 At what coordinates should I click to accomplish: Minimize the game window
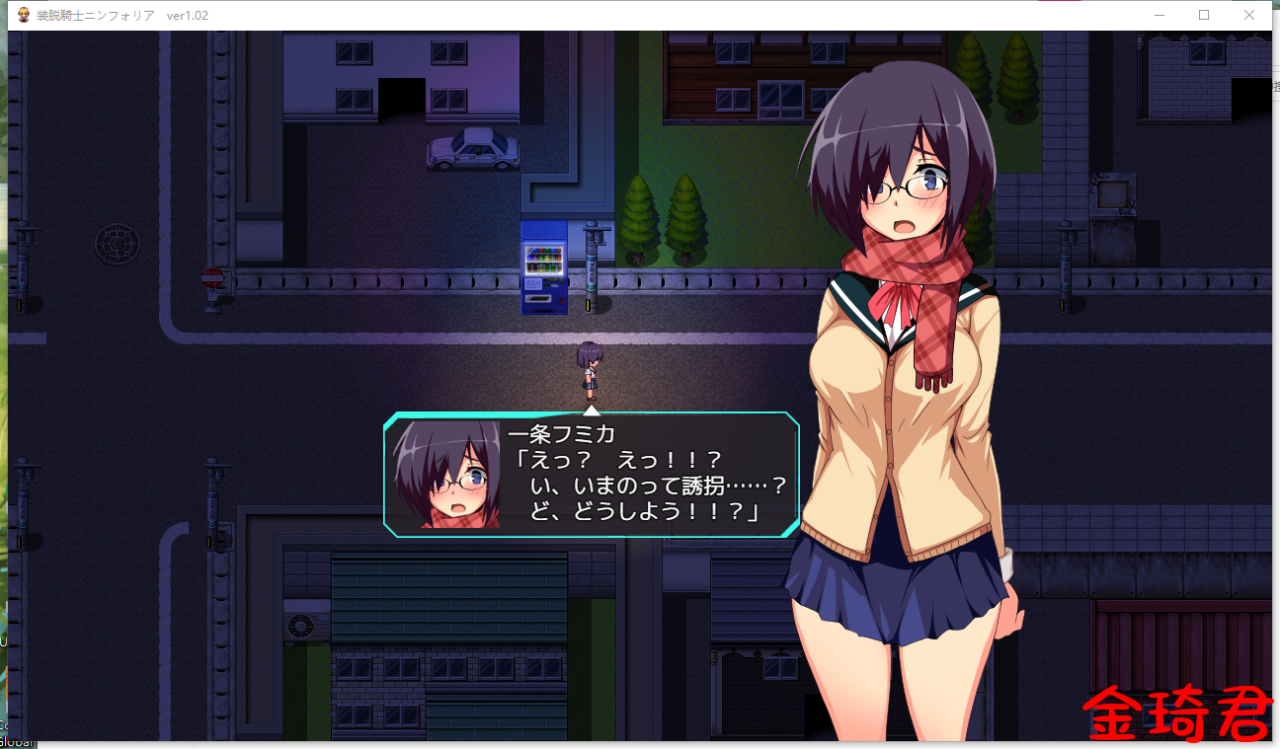click(x=1160, y=15)
